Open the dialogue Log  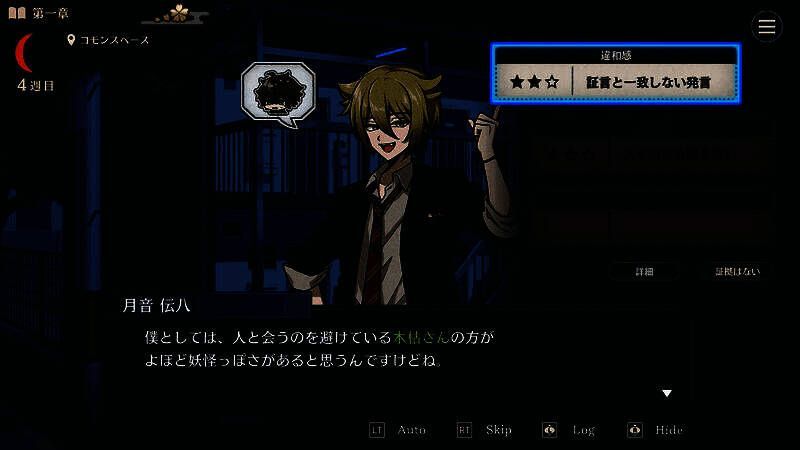pyautogui.click(x=571, y=430)
